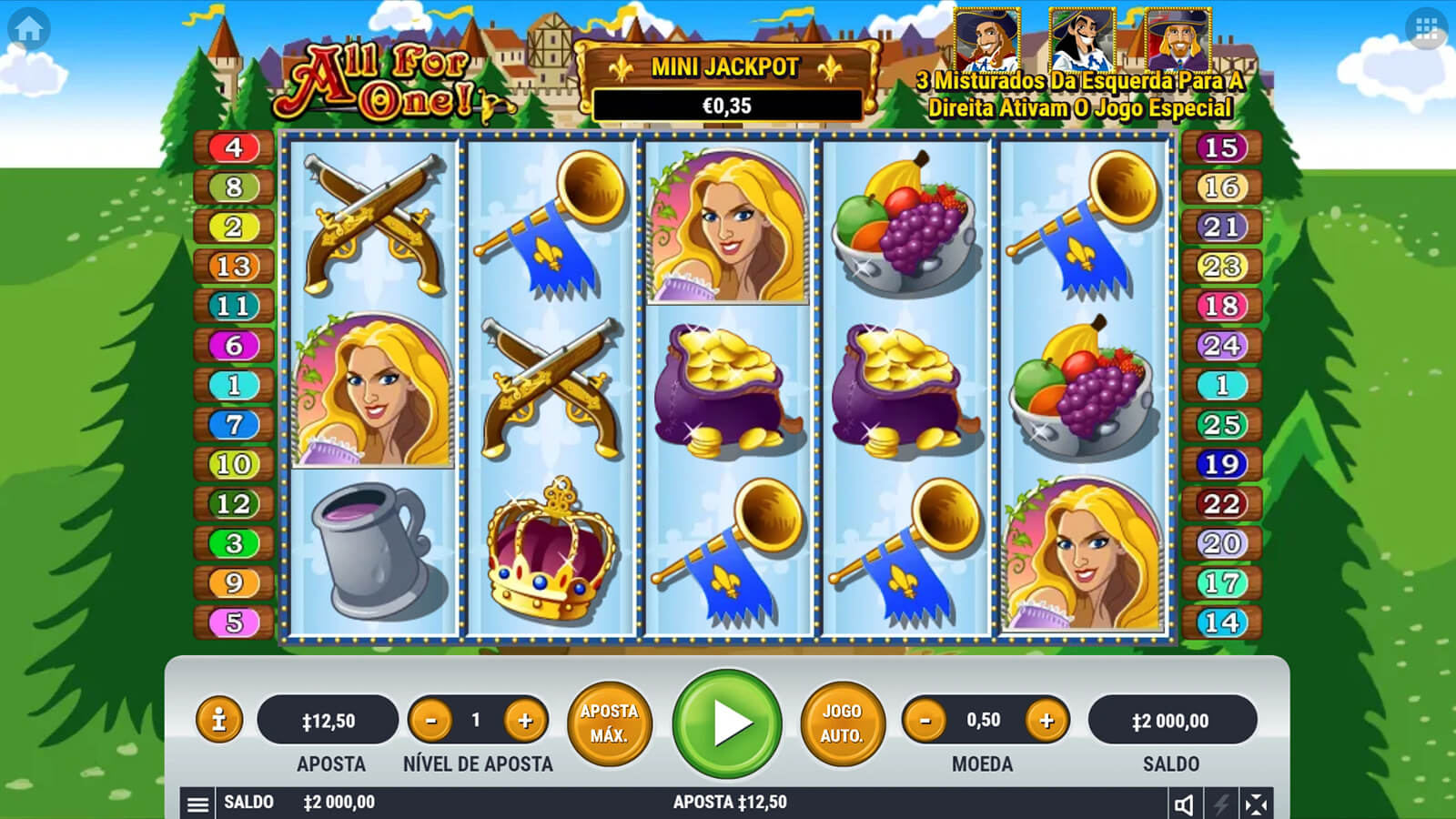Toggle the sound speaker icon

click(x=1184, y=804)
